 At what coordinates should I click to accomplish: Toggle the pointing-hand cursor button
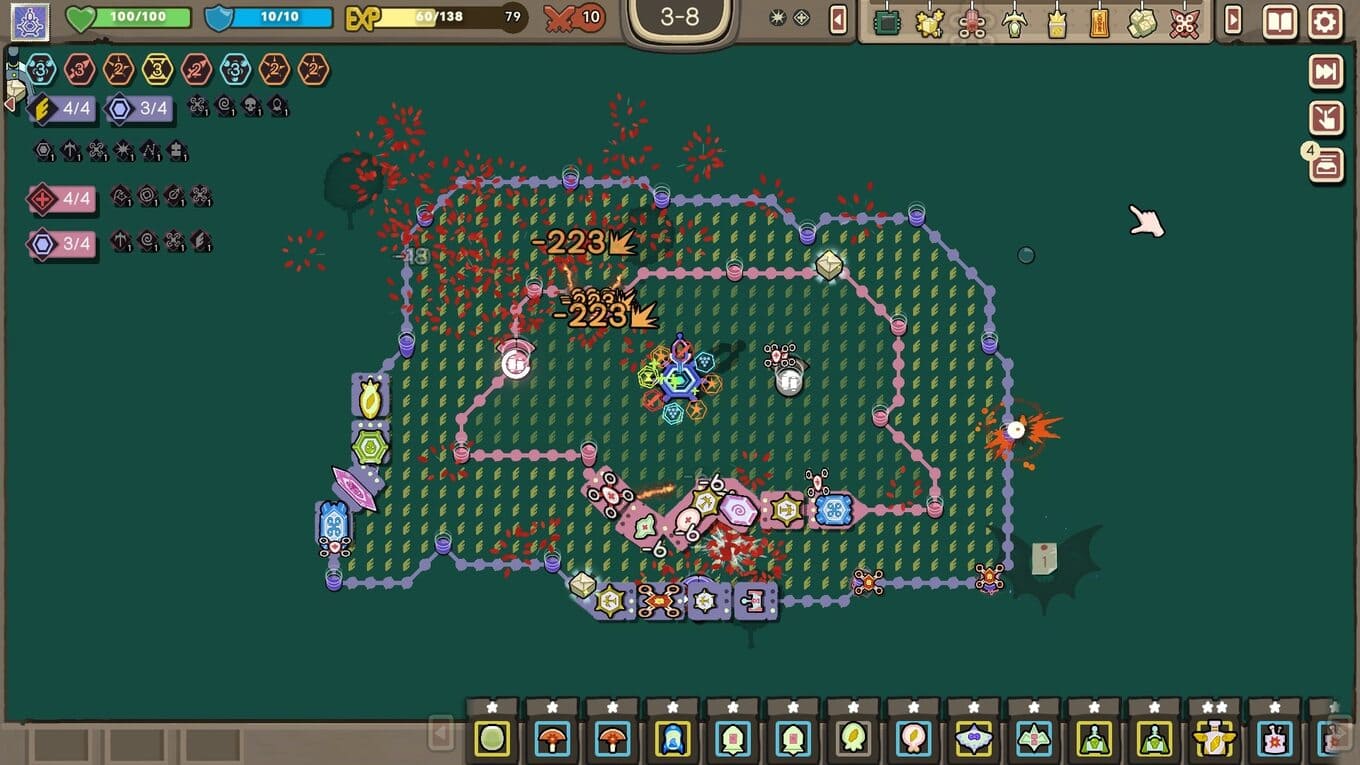(1326, 119)
